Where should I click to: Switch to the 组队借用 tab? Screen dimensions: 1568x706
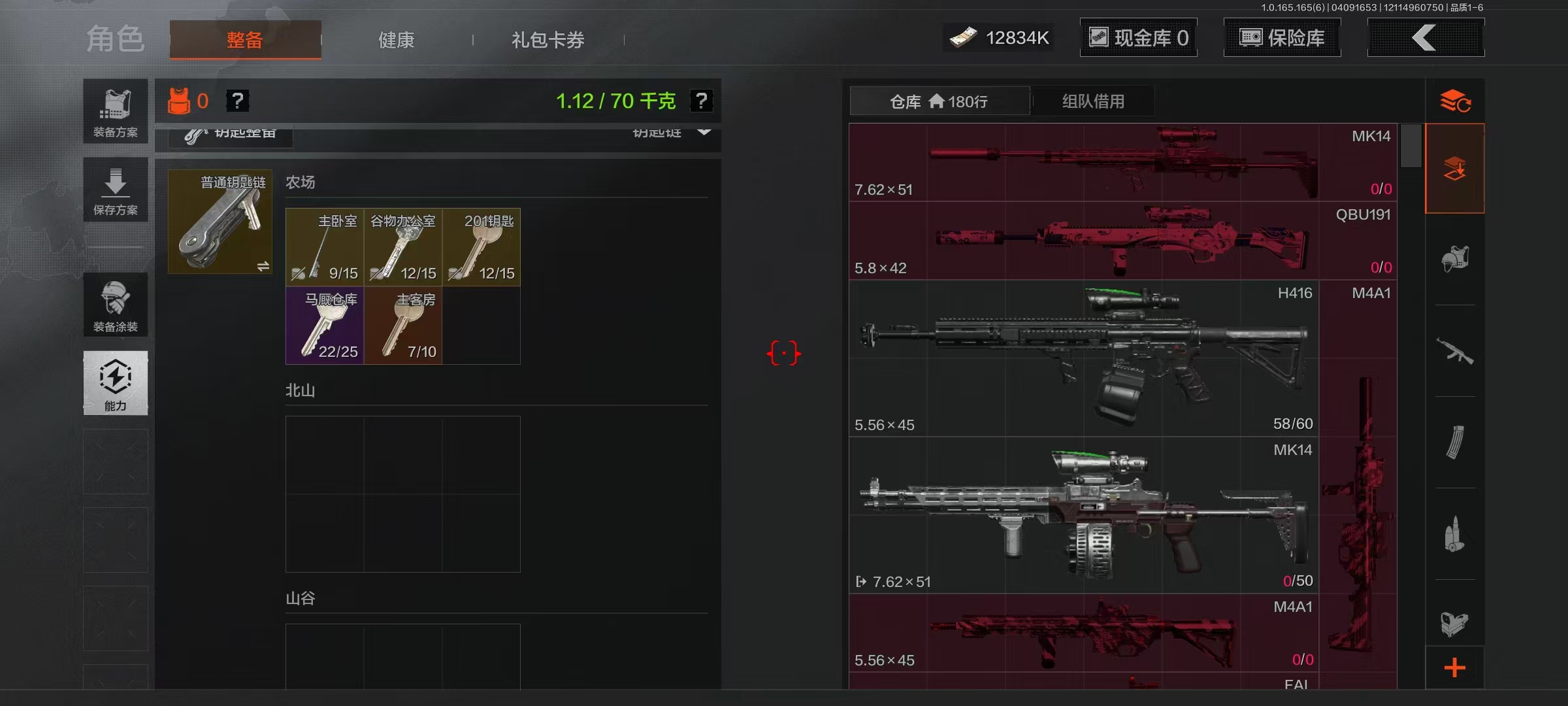[1093, 101]
